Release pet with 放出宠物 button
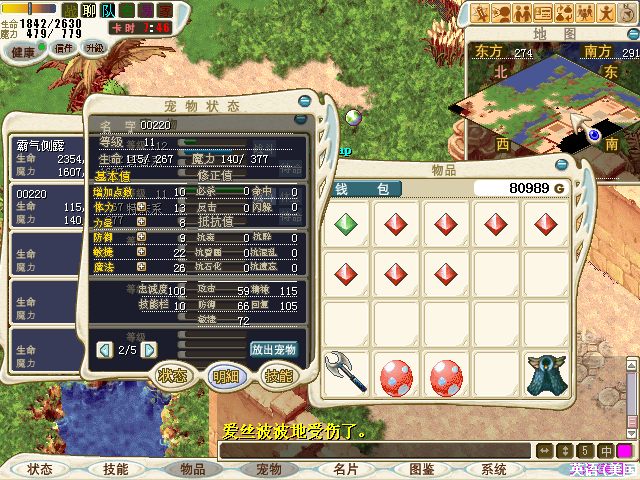Screen dimensions: 640x480 (x=273, y=350)
